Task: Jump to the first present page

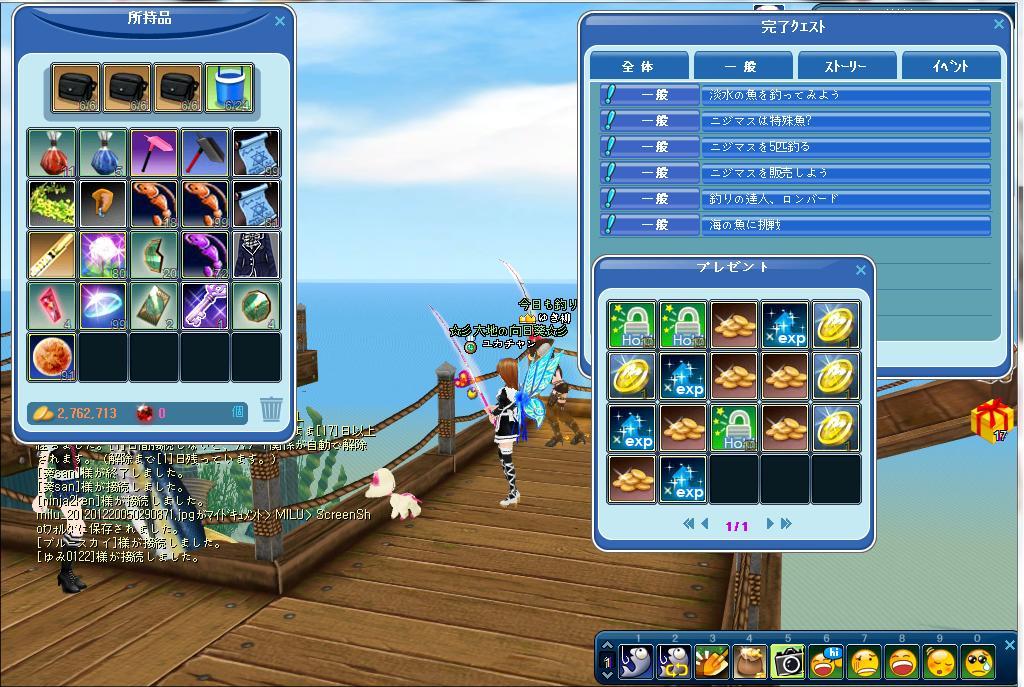Action: click(x=688, y=524)
